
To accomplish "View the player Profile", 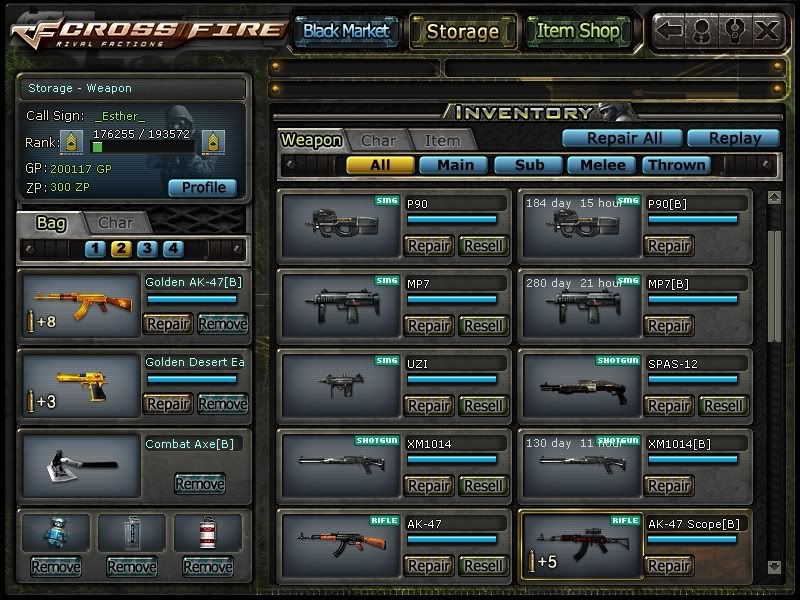I will tap(203, 187).
